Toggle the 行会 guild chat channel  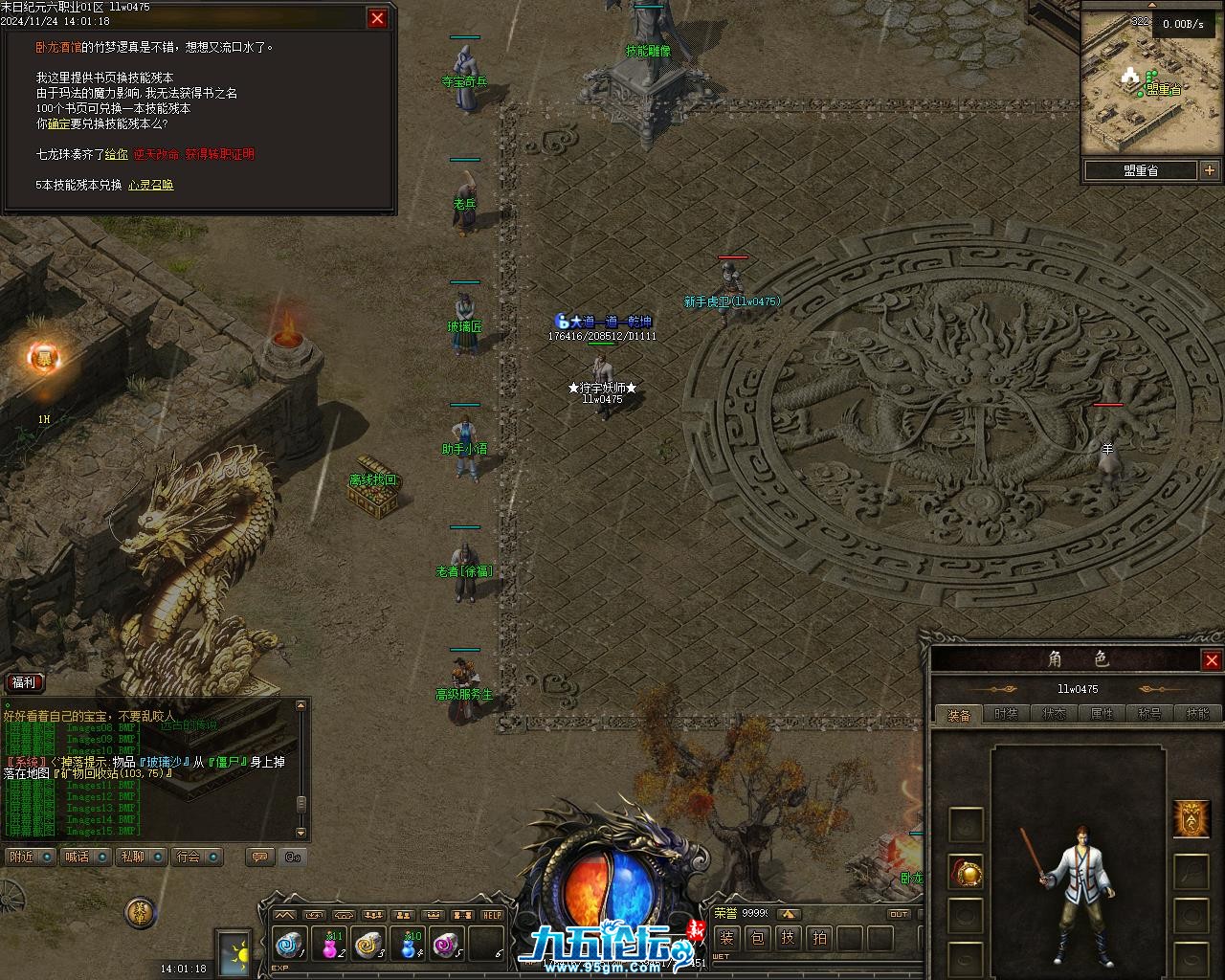tap(198, 857)
